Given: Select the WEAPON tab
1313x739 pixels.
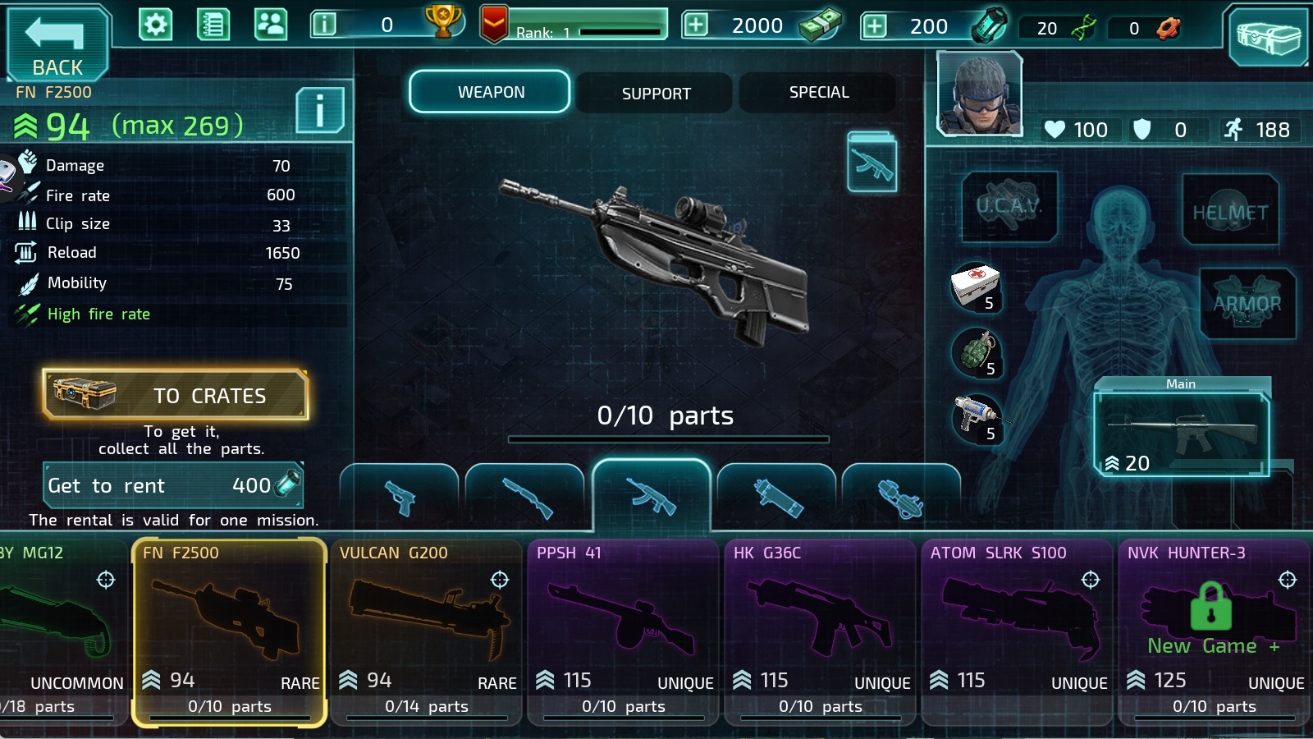Looking at the screenshot, I should point(490,92).
